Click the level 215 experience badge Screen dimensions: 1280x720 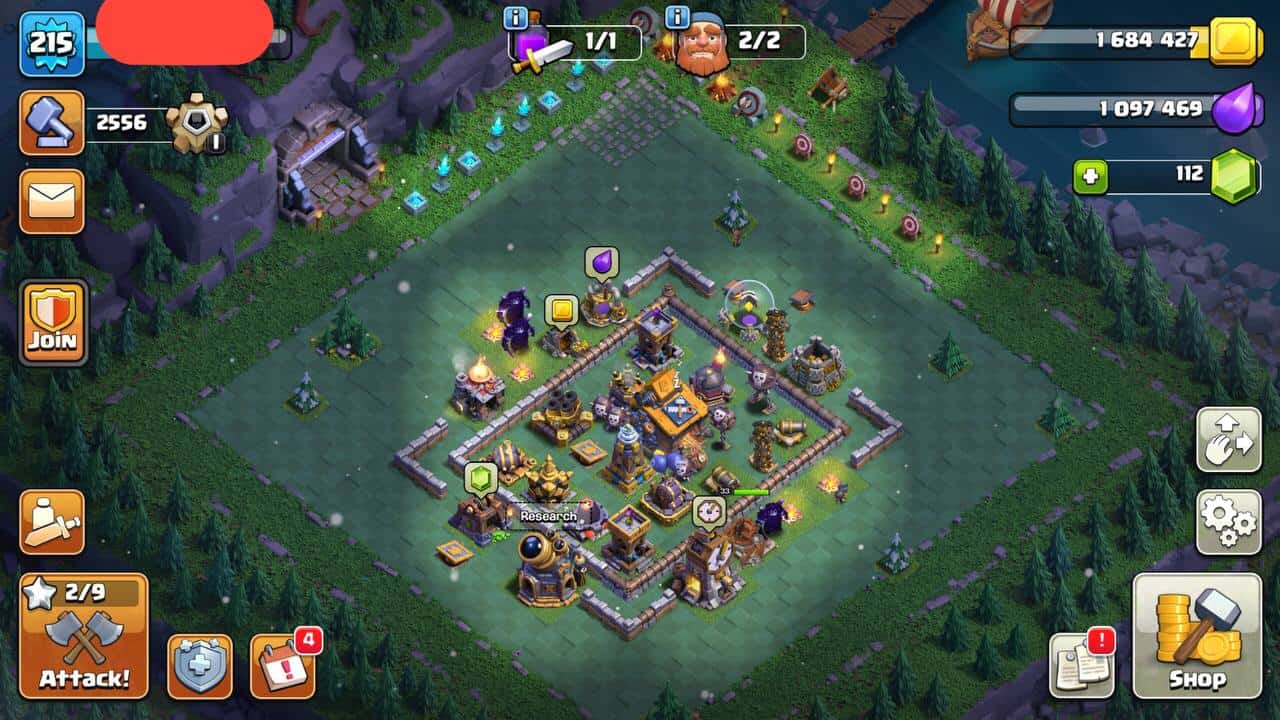coord(50,43)
